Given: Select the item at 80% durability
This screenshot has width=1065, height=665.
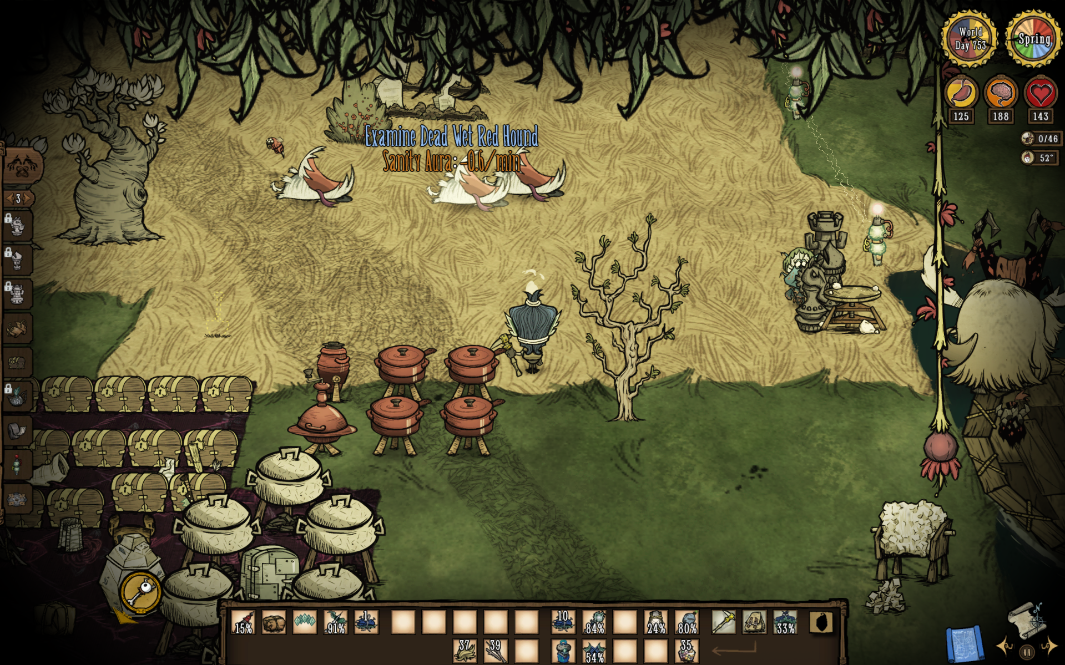Looking at the screenshot, I should pyautogui.click(x=687, y=622).
